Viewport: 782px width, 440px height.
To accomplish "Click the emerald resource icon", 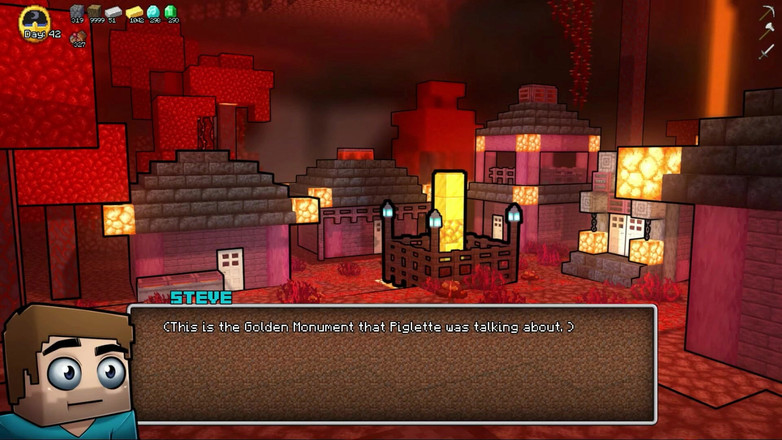I will click(171, 12).
